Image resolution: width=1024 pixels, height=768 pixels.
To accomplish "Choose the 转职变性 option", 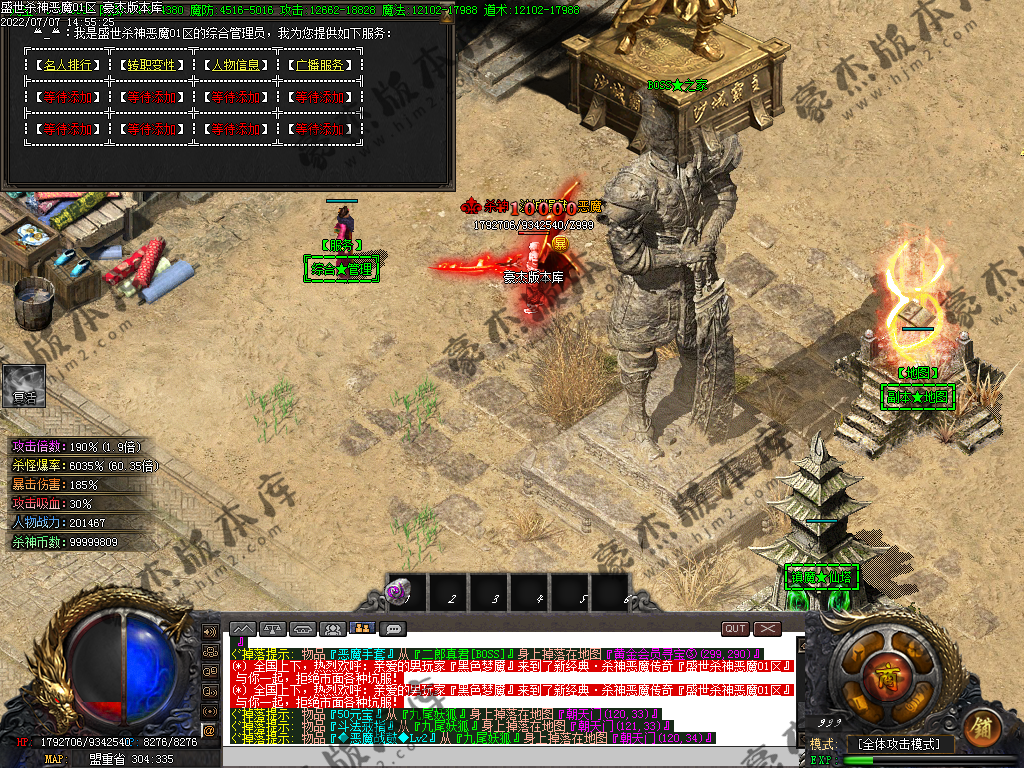I will click(150, 65).
